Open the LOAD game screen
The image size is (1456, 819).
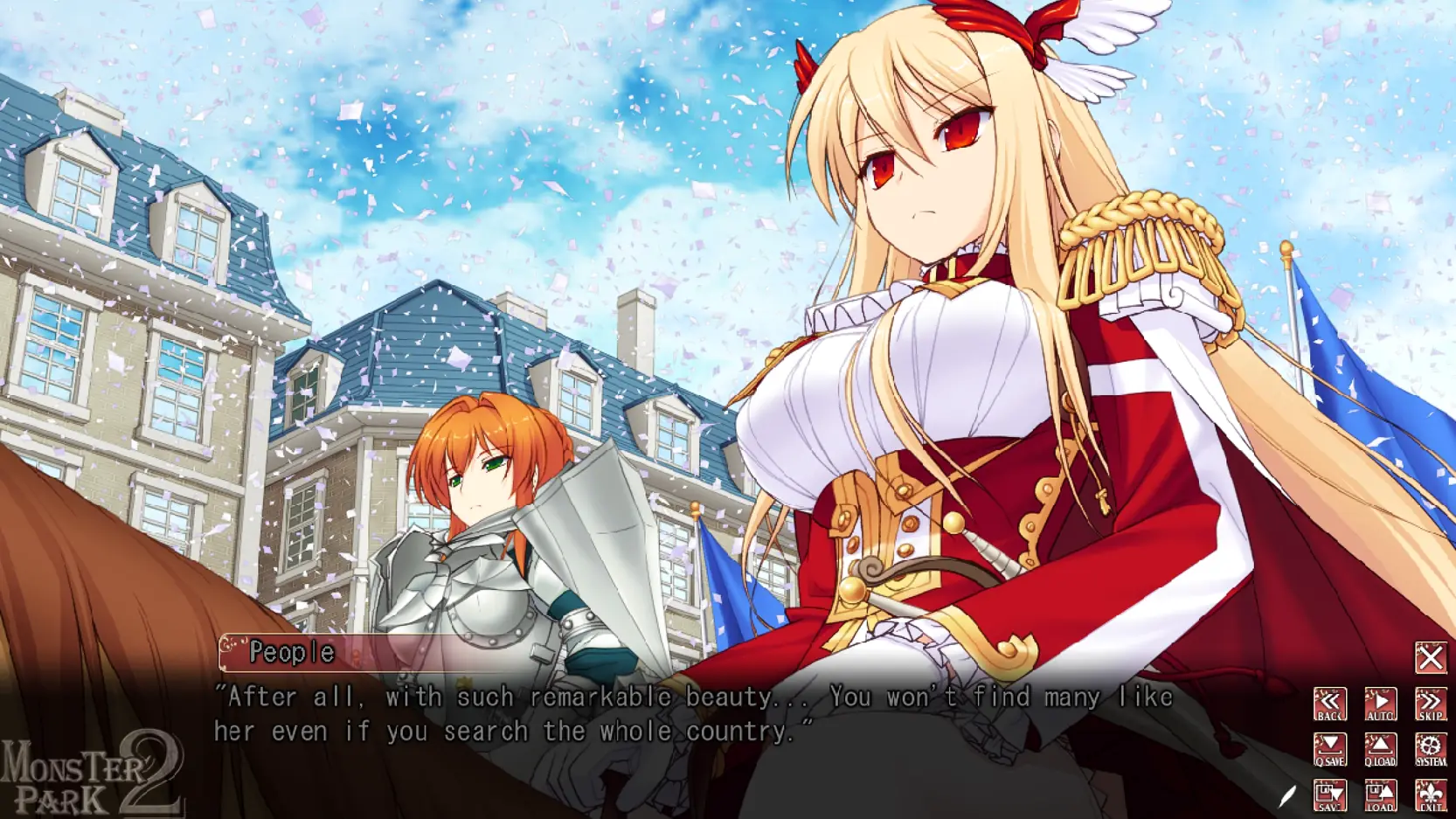click(x=1380, y=795)
